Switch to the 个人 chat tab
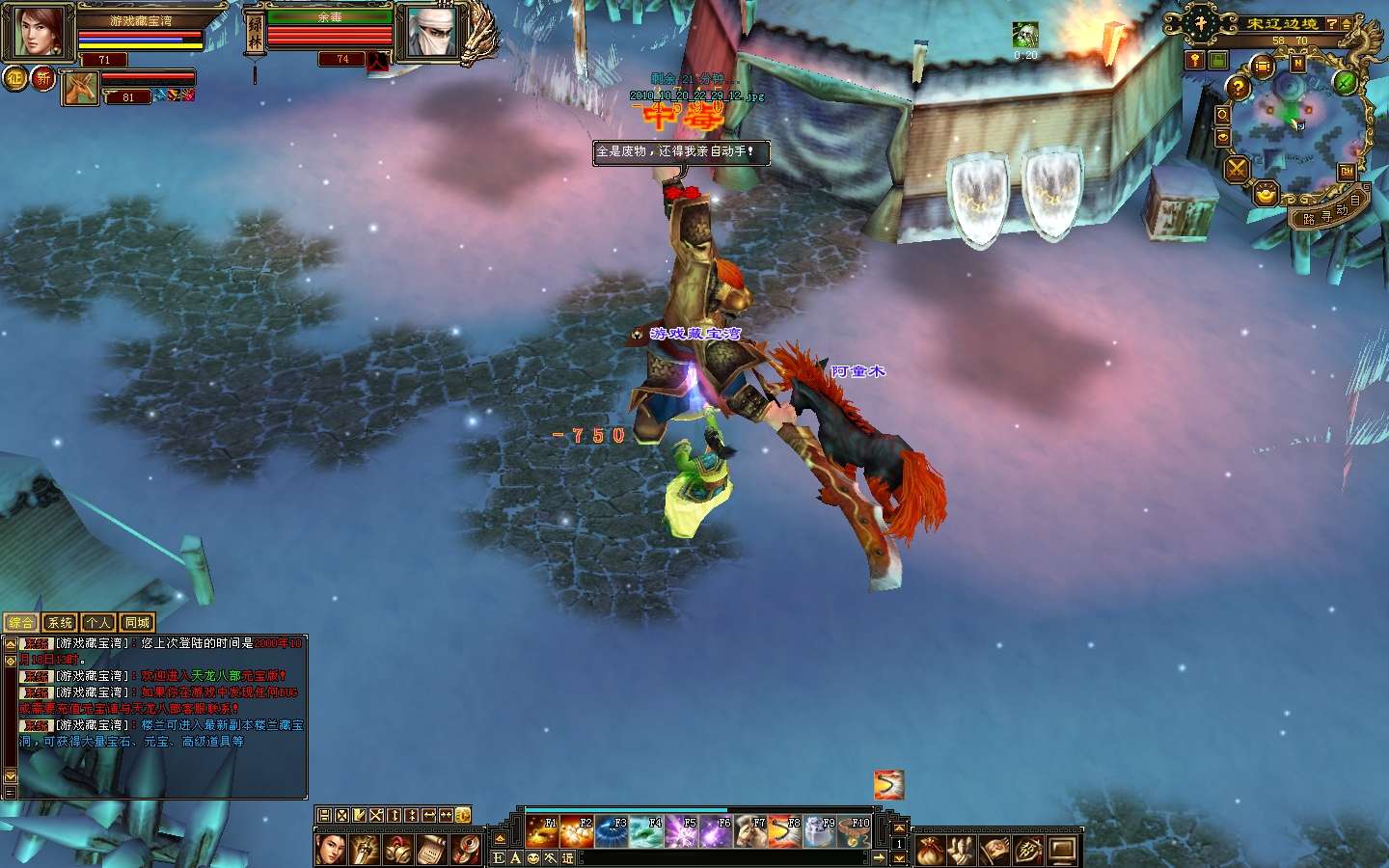Image resolution: width=1389 pixels, height=868 pixels. [98, 623]
